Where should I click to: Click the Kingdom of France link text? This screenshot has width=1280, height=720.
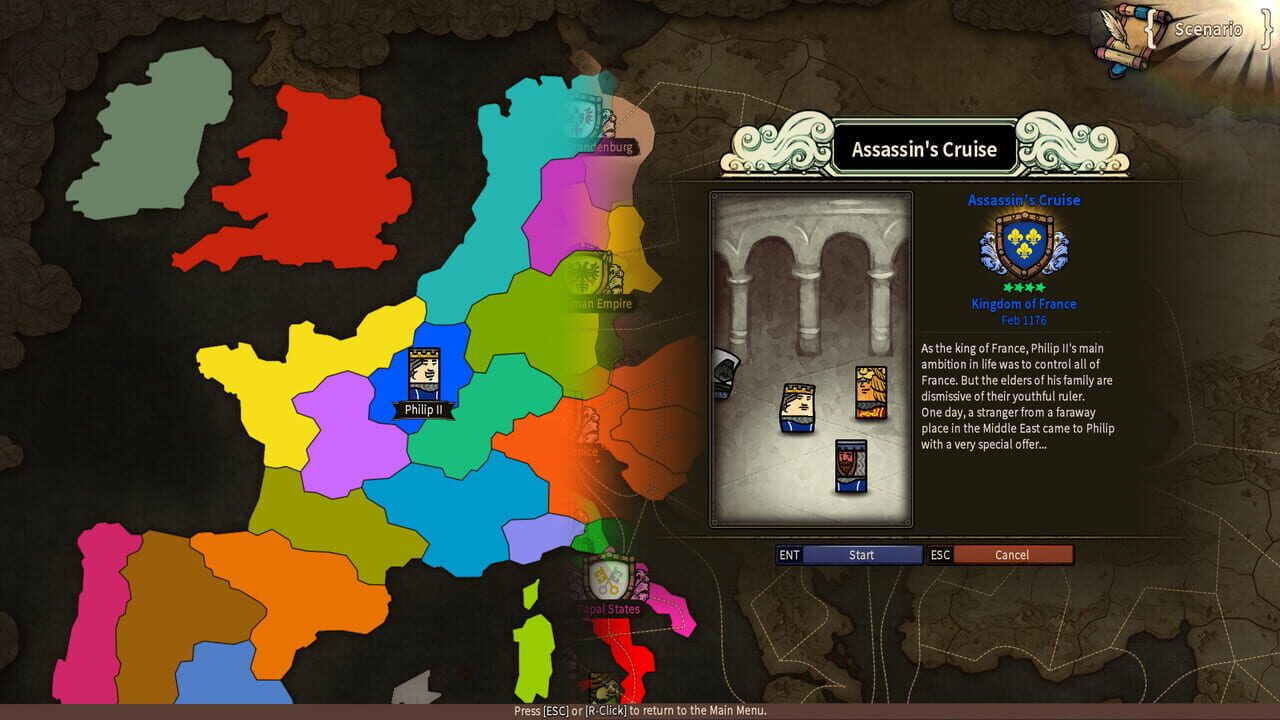click(x=1022, y=303)
